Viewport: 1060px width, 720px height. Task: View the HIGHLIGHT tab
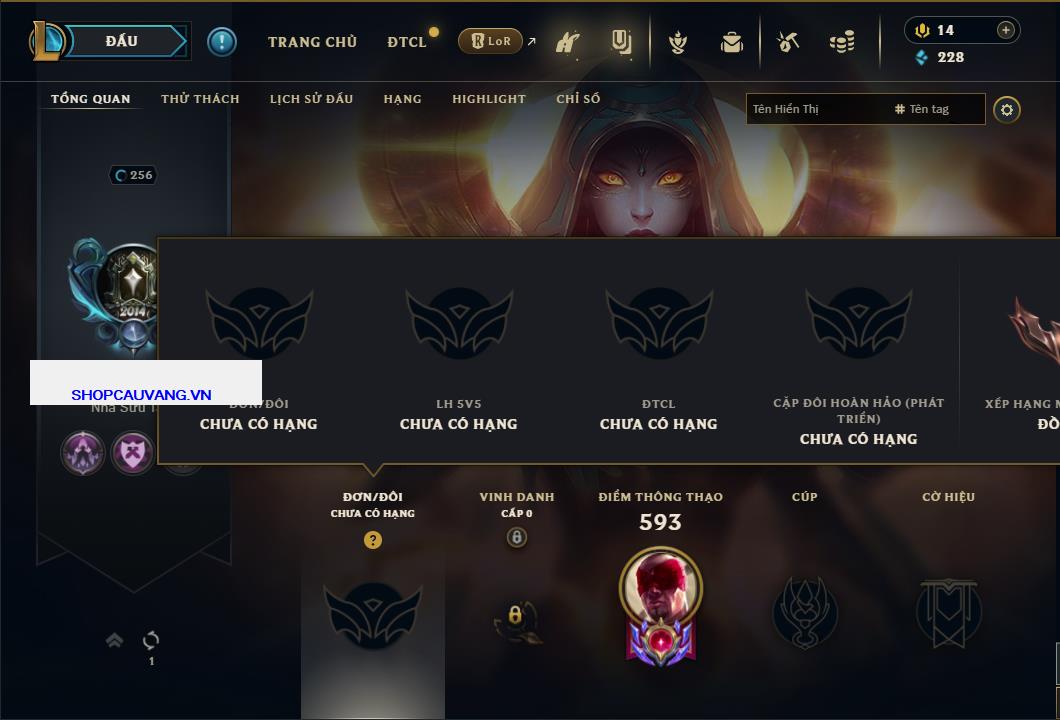[x=488, y=99]
